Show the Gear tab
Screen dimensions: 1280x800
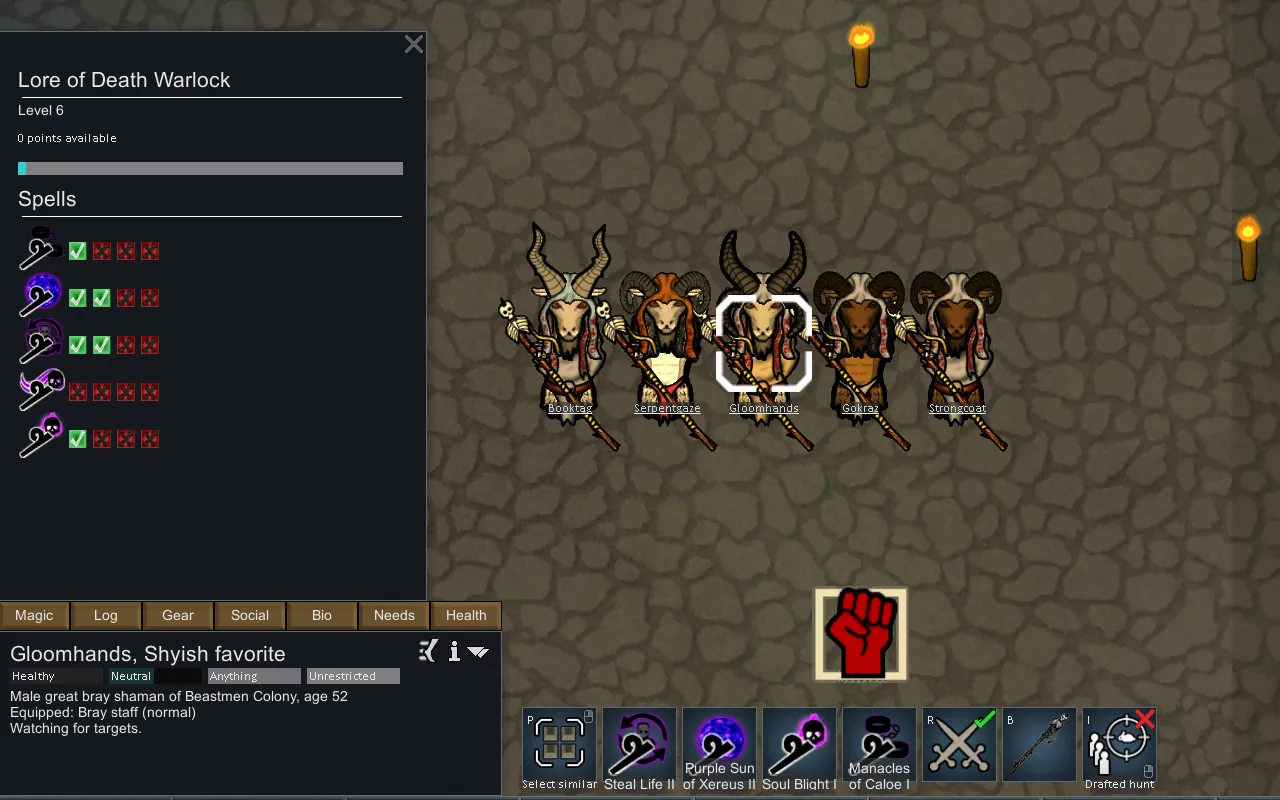[x=178, y=615]
